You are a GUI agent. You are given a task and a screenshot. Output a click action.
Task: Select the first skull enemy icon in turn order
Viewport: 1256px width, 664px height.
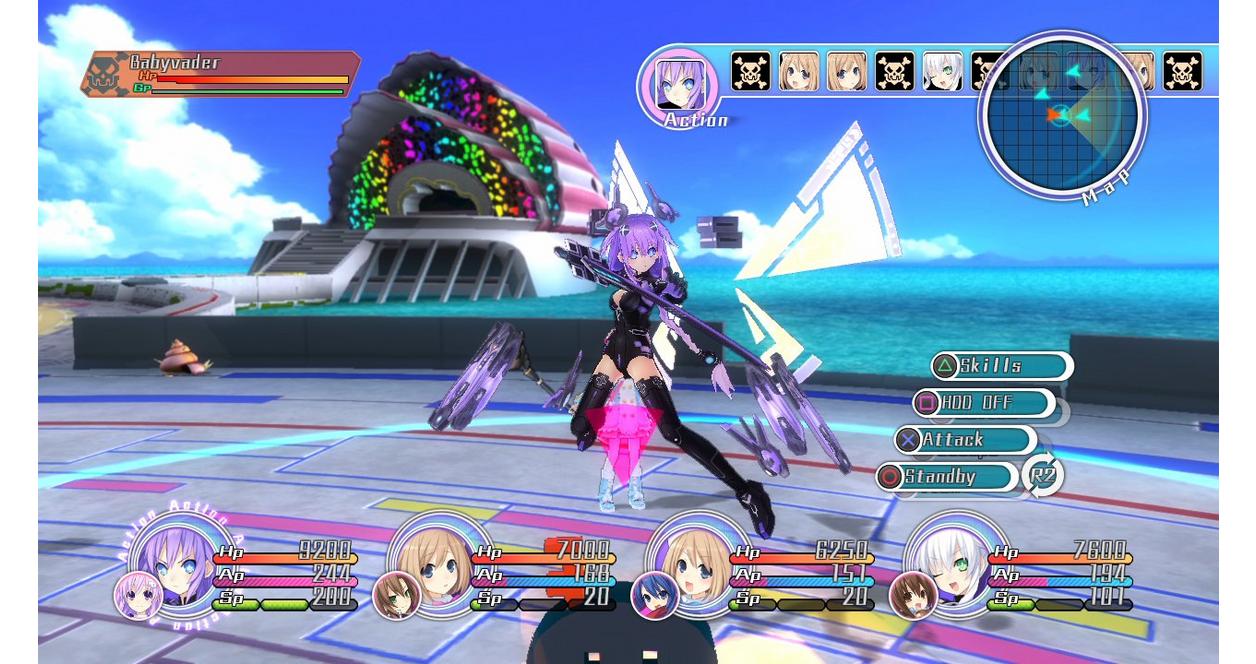point(751,72)
